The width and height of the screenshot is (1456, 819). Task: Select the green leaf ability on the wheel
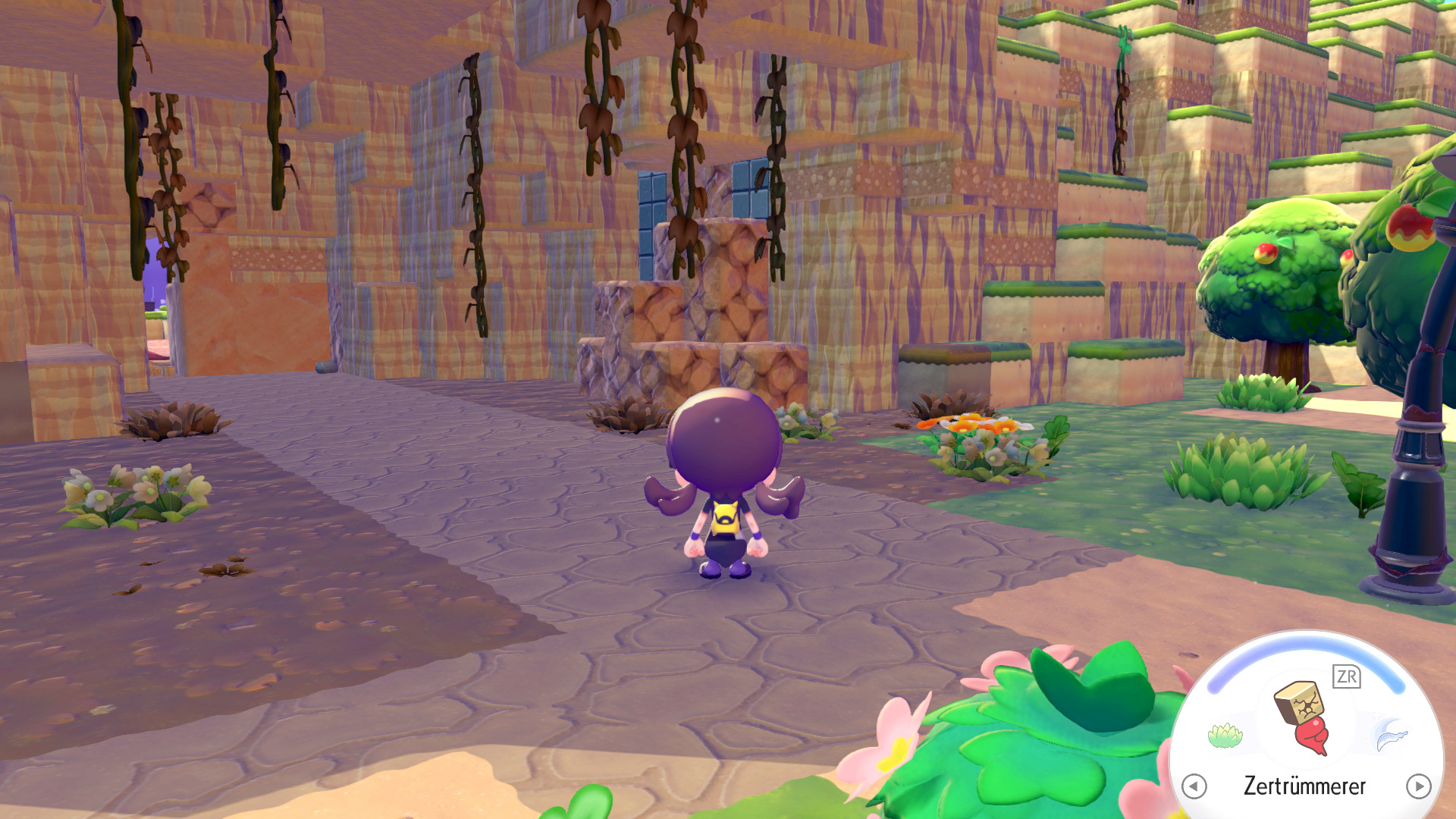[x=1224, y=736]
